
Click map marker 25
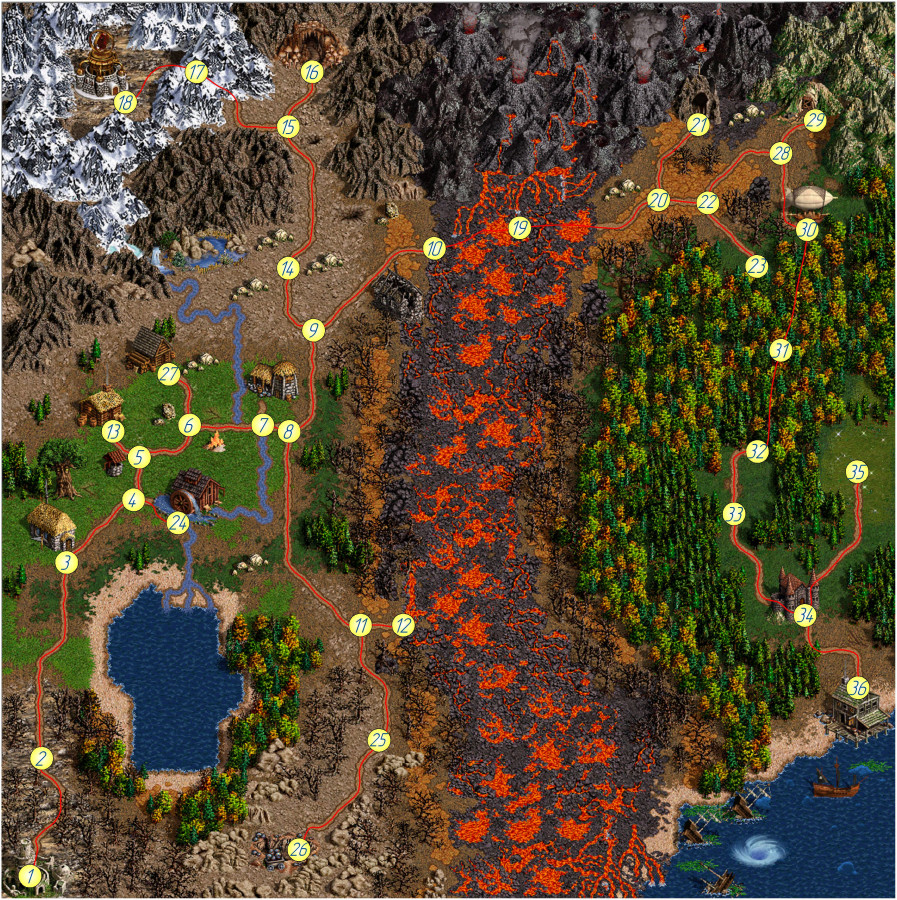(x=378, y=740)
